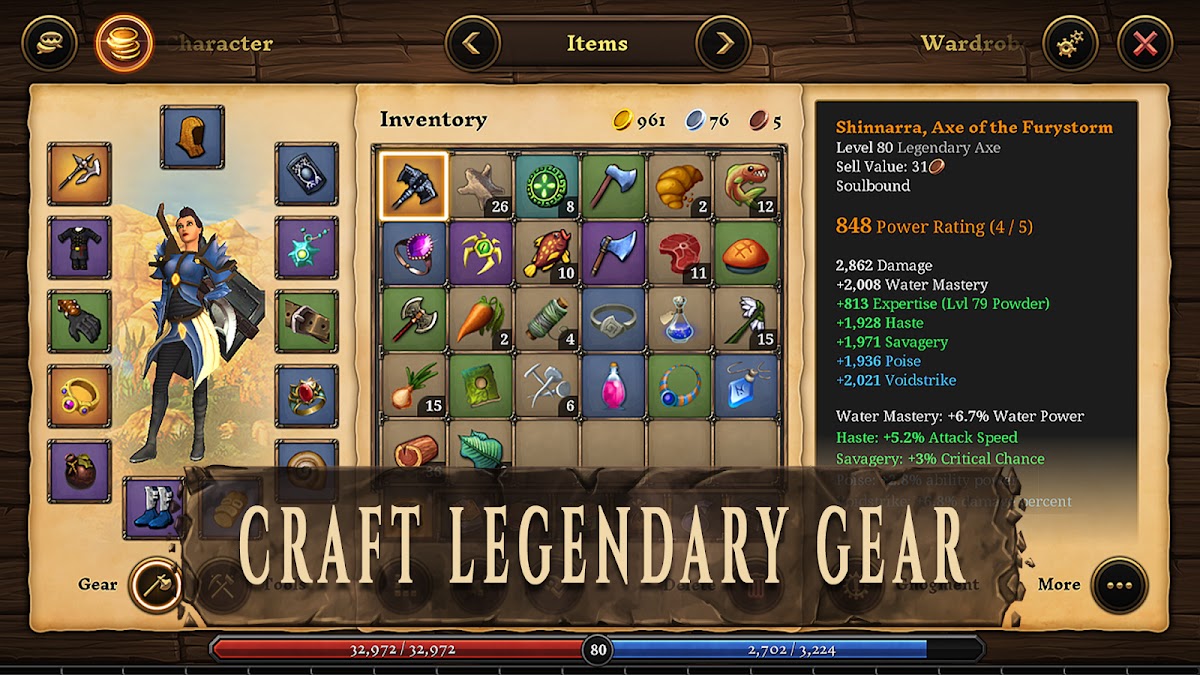Open the More options button
Screen dimensions: 1200x675
point(1119,585)
